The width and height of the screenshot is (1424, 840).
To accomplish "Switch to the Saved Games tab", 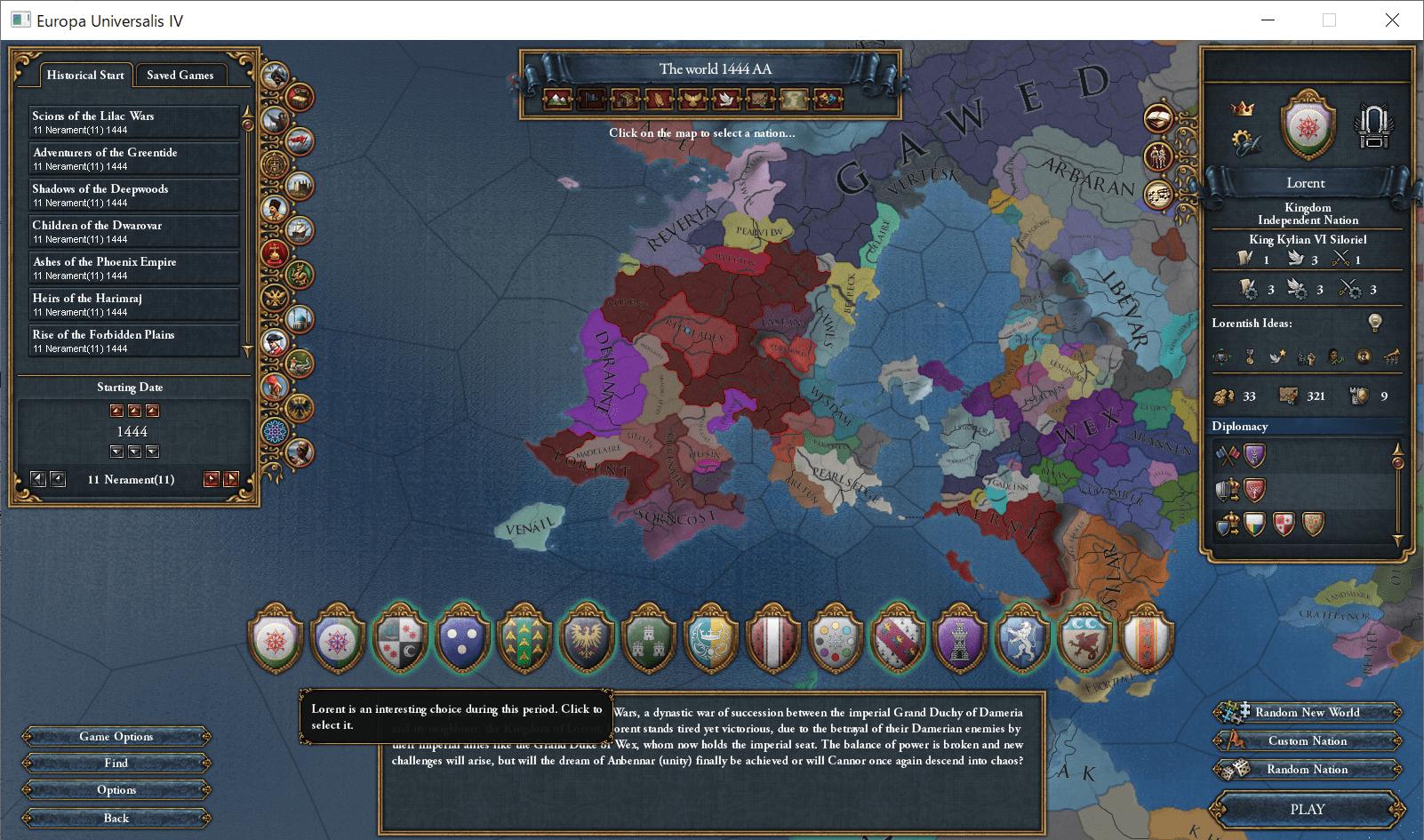I will [180, 76].
